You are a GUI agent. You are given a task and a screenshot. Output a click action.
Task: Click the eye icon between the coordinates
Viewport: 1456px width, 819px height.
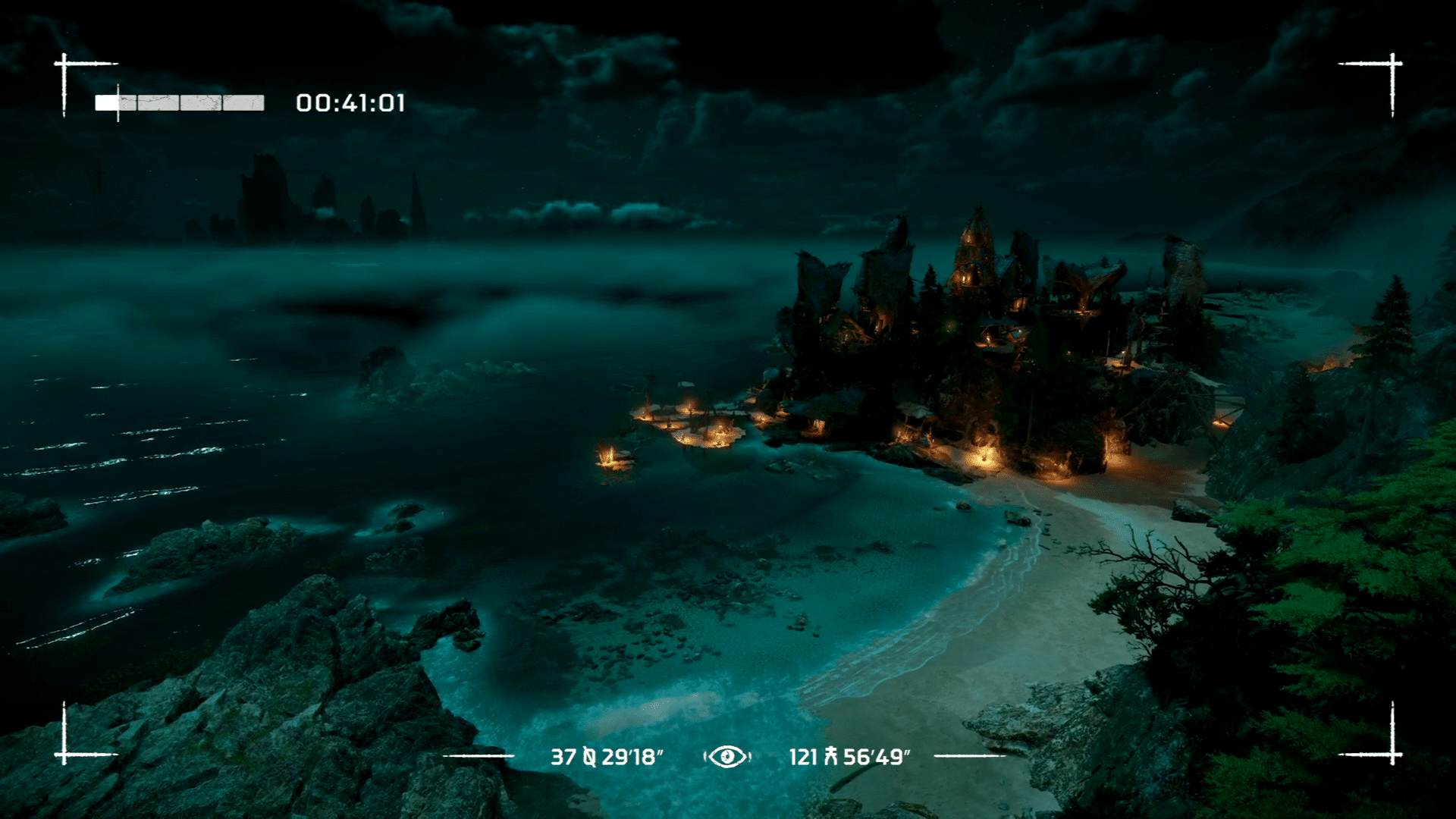726,756
